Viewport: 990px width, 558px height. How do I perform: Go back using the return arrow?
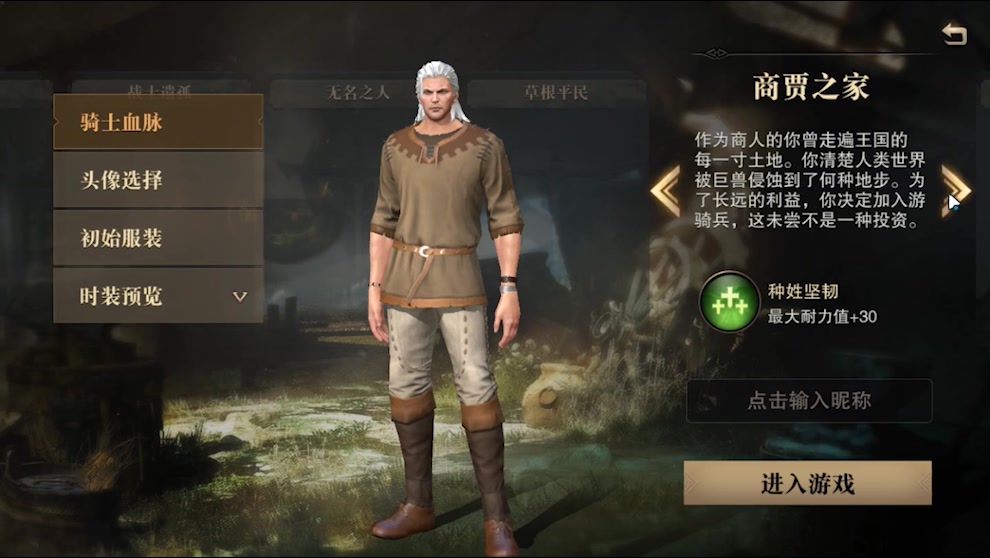point(954,36)
